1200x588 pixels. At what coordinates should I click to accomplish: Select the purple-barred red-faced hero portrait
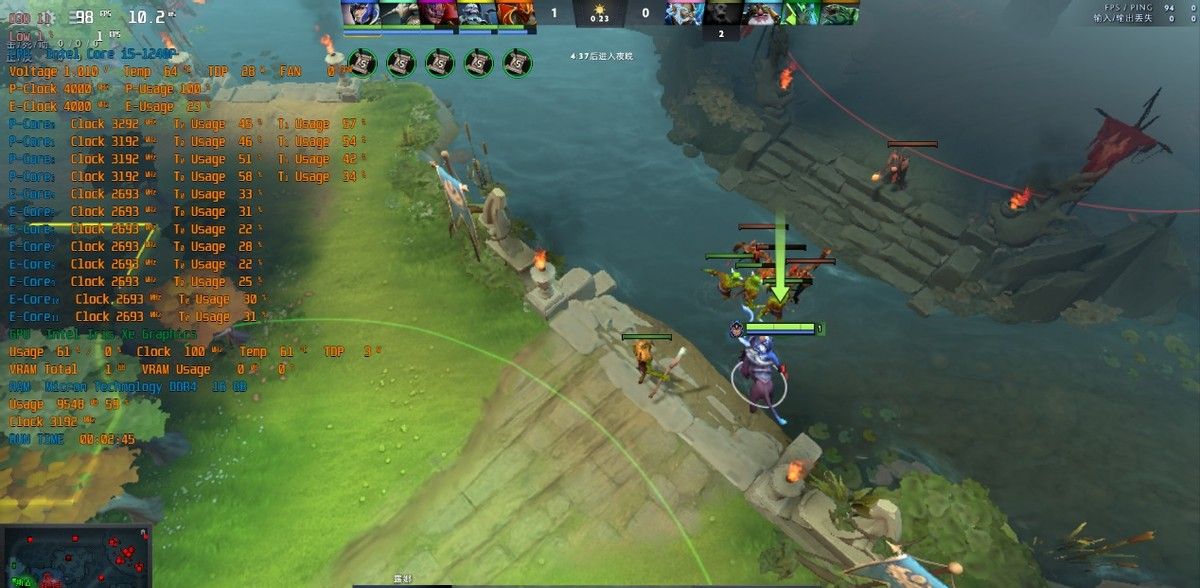438,13
